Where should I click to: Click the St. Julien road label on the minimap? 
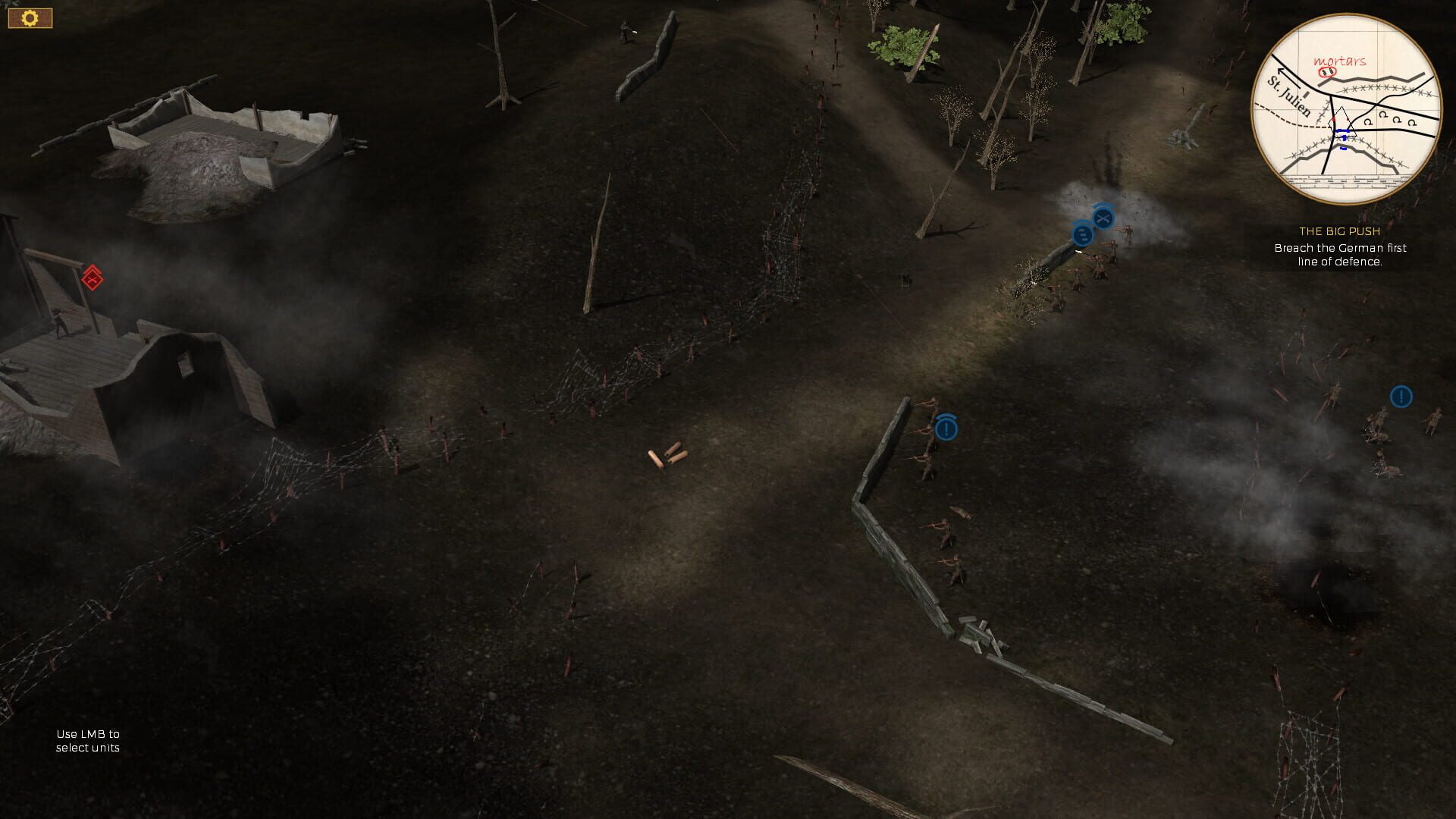click(1288, 97)
